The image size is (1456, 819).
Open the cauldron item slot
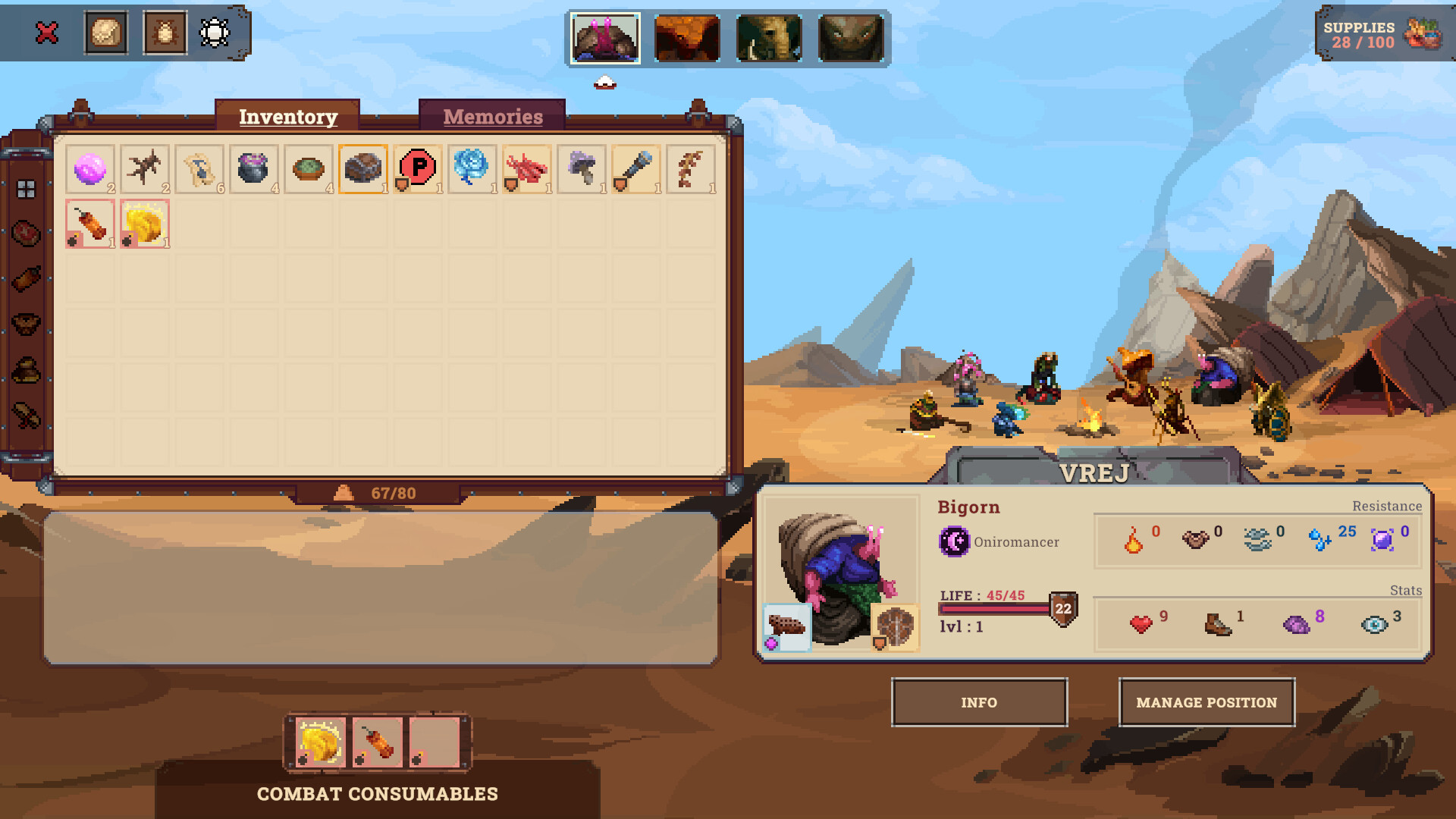coord(253,168)
